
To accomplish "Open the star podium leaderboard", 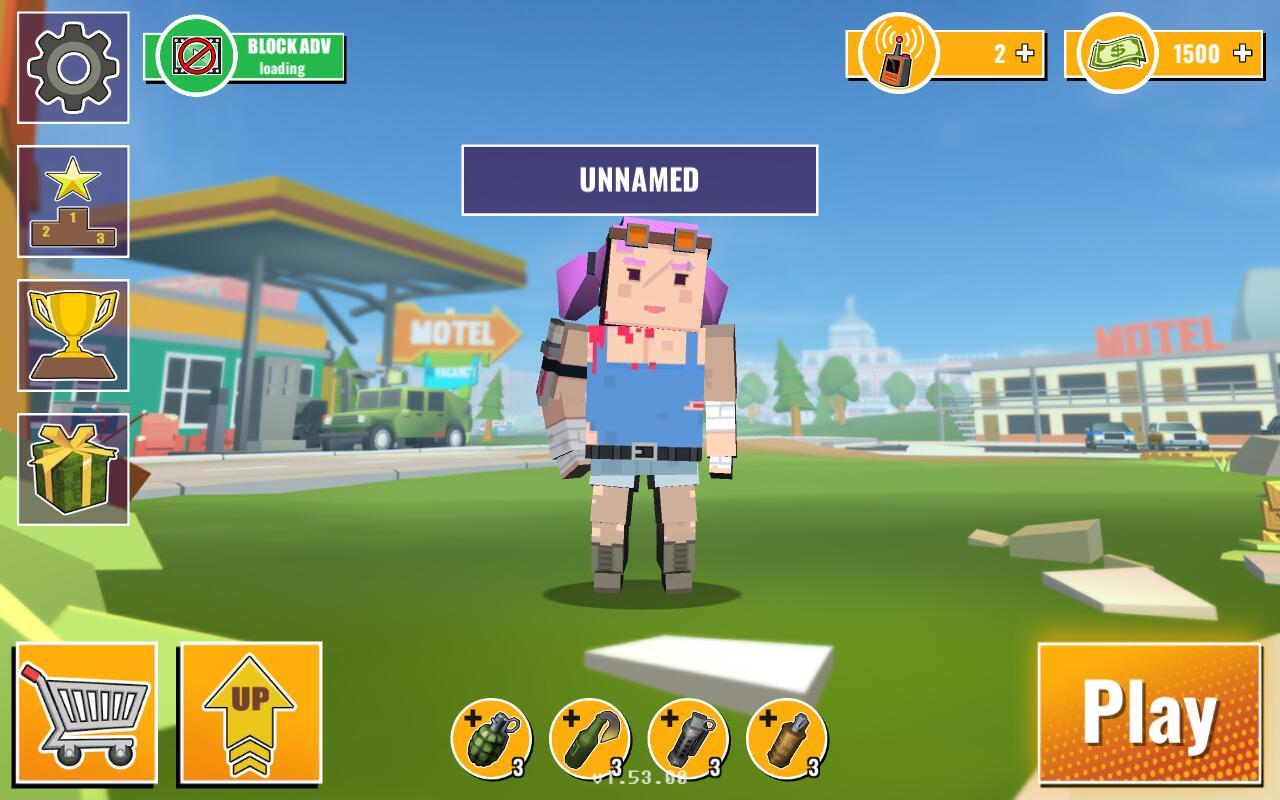I will click(73, 201).
